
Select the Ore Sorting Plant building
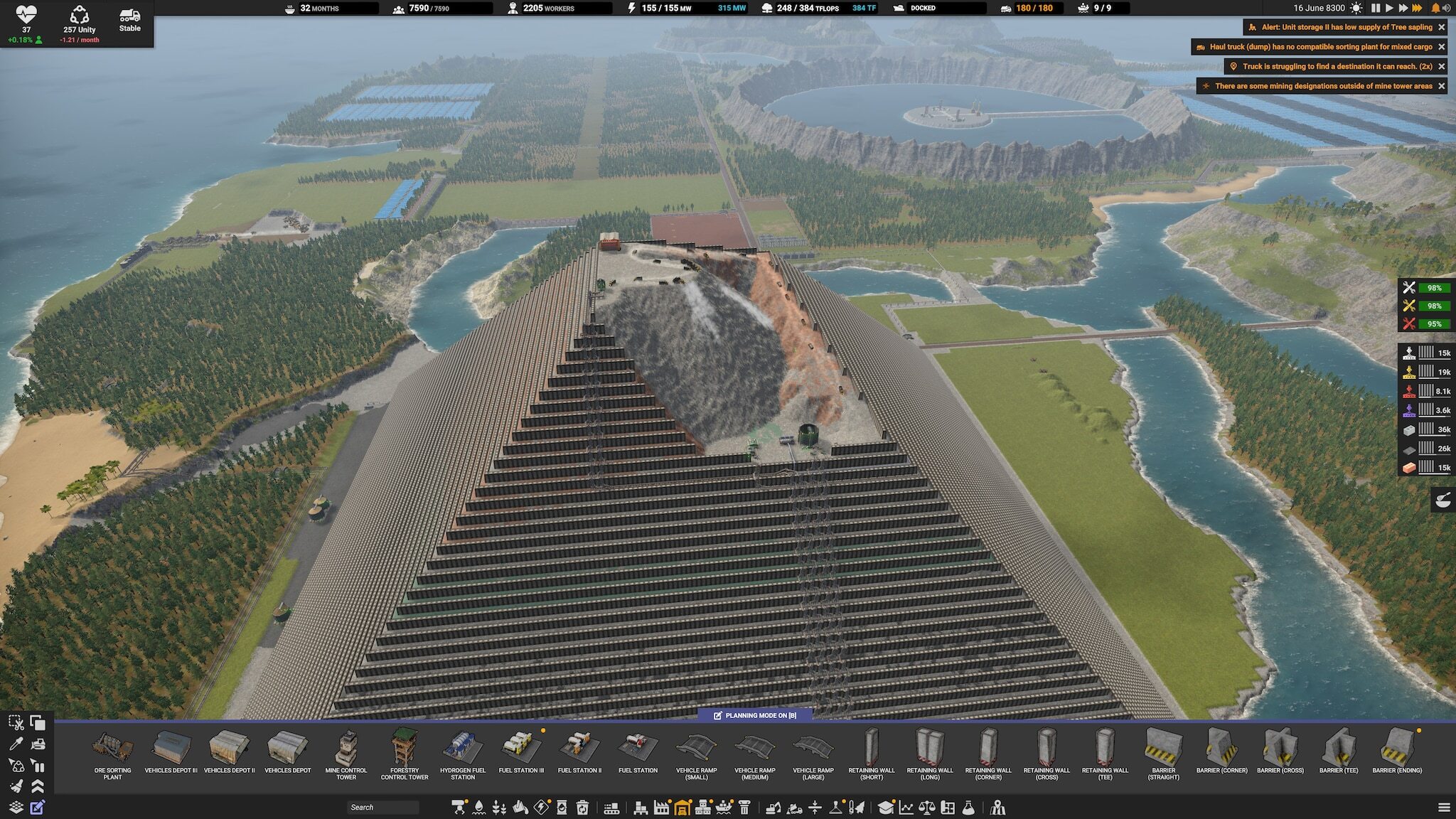pyautogui.click(x=112, y=755)
